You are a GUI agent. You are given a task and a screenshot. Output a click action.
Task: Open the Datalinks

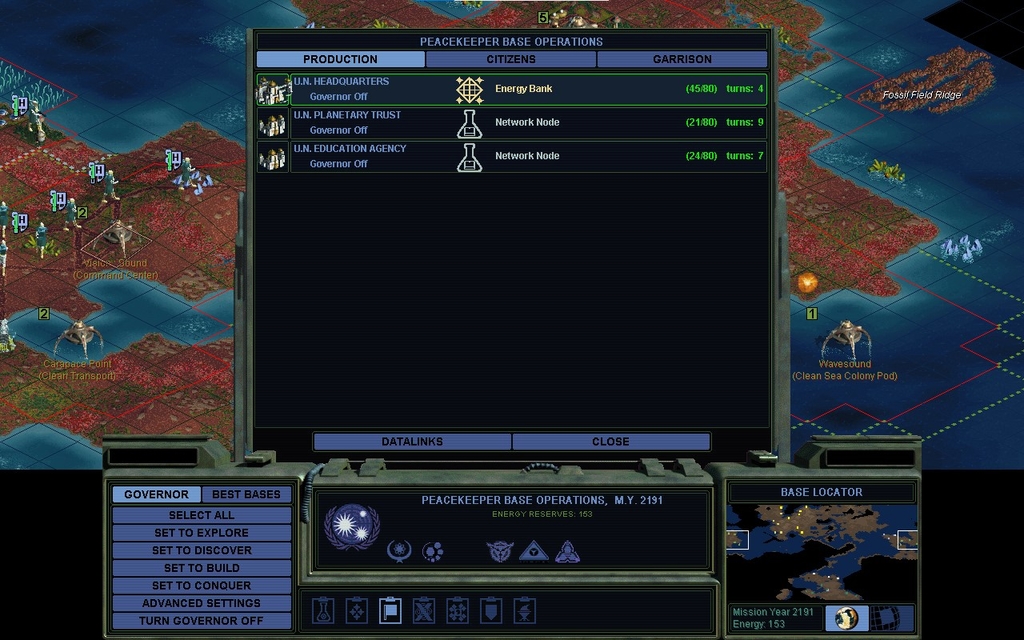(412, 441)
